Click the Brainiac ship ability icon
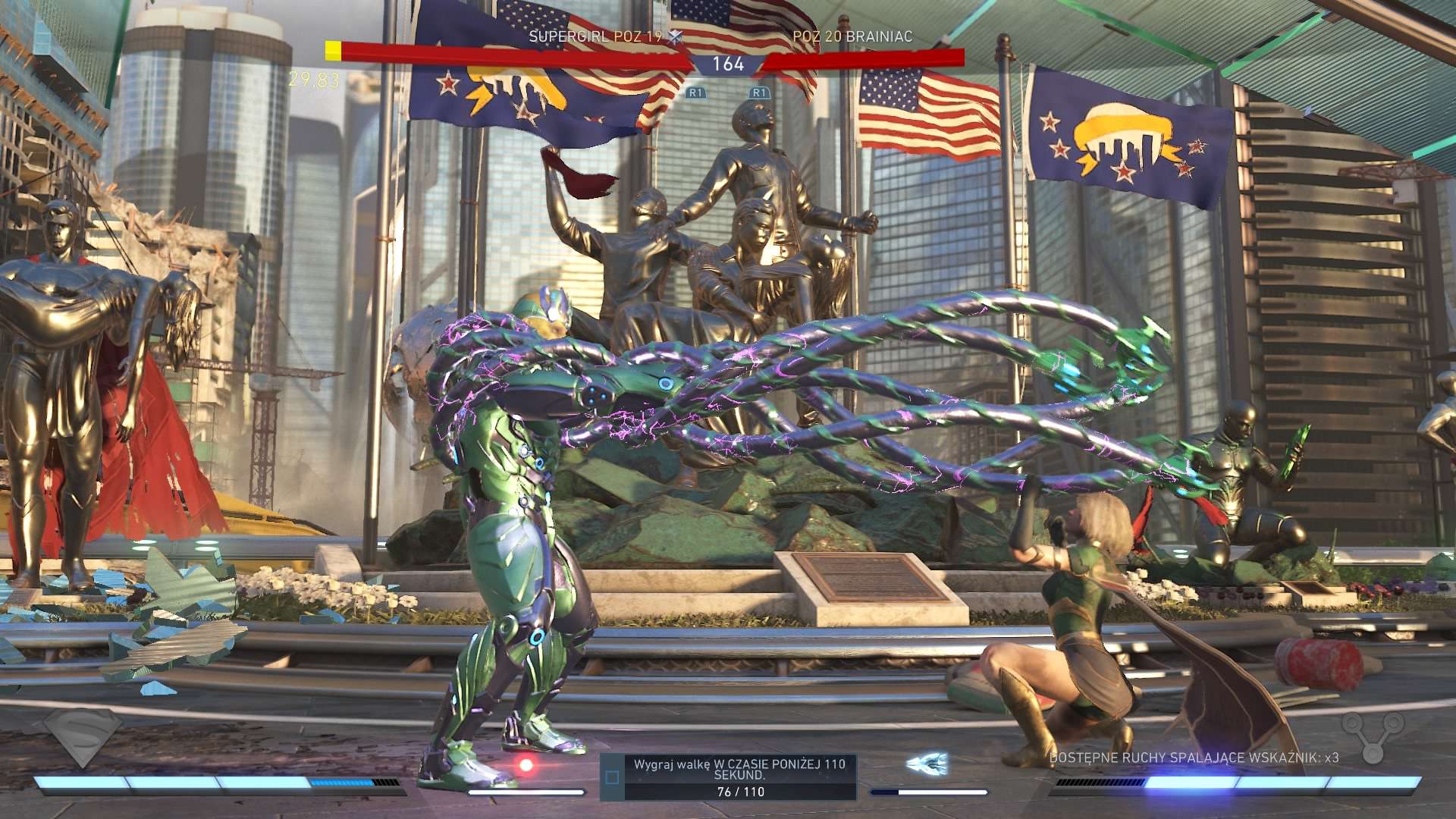Image resolution: width=1456 pixels, height=819 pixels. click(928, 764)
